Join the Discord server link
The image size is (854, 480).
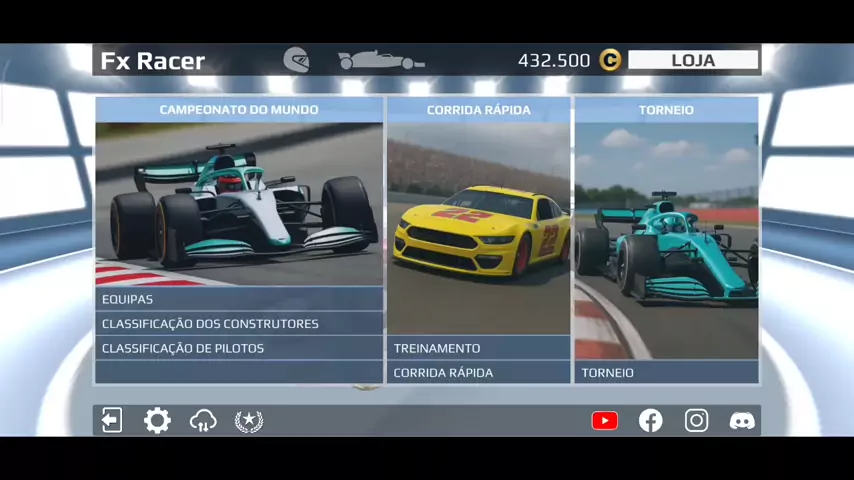(x=742, y=420)
